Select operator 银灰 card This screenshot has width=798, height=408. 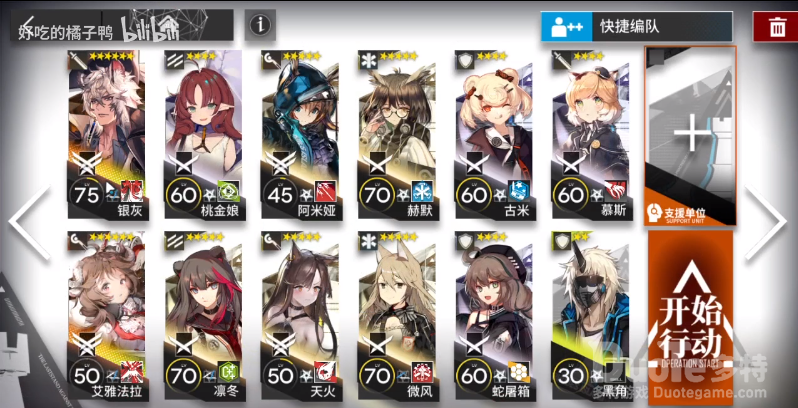click(105, 130)
